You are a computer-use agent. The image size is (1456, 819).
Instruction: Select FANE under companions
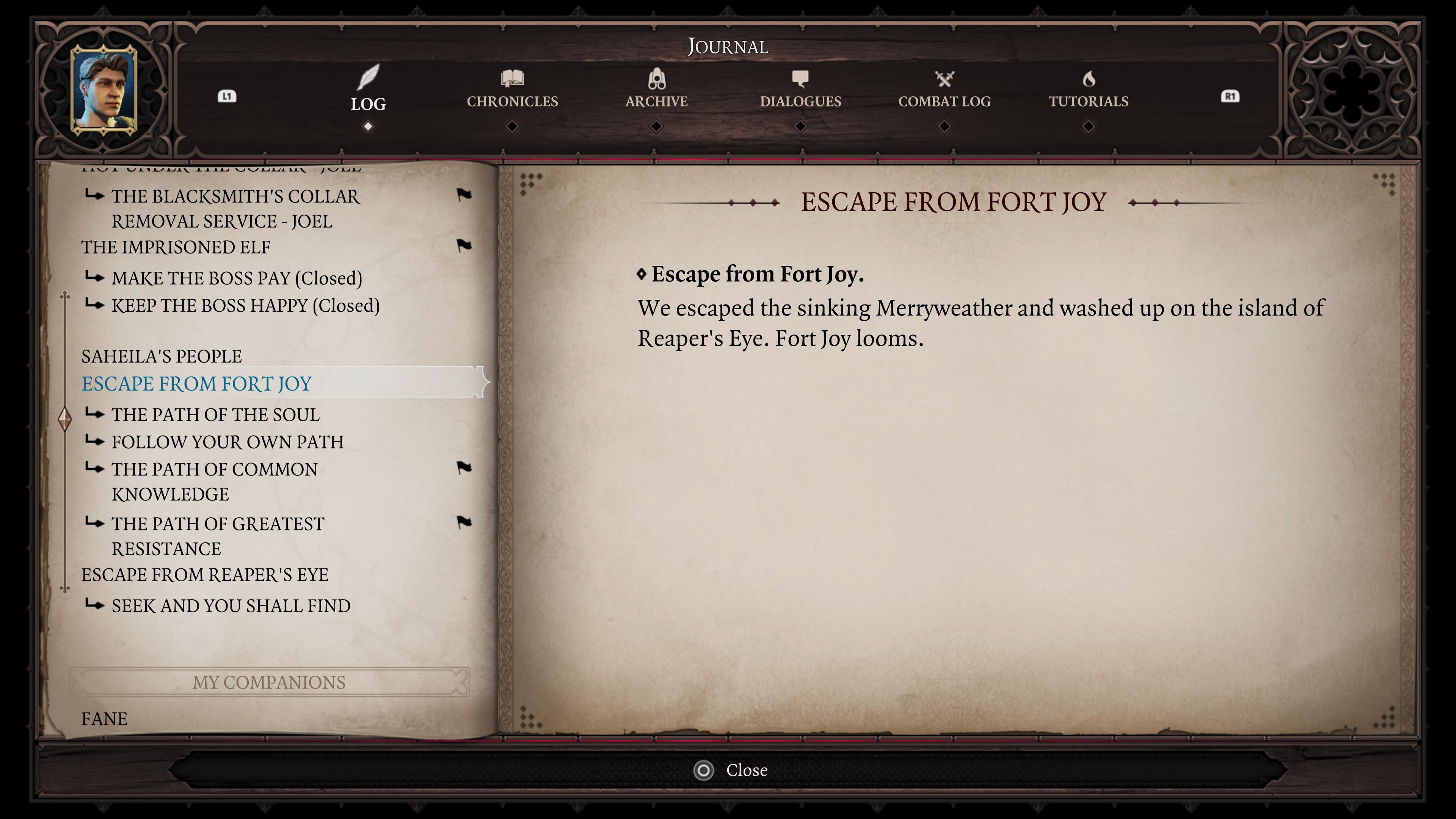coord(104,719)
